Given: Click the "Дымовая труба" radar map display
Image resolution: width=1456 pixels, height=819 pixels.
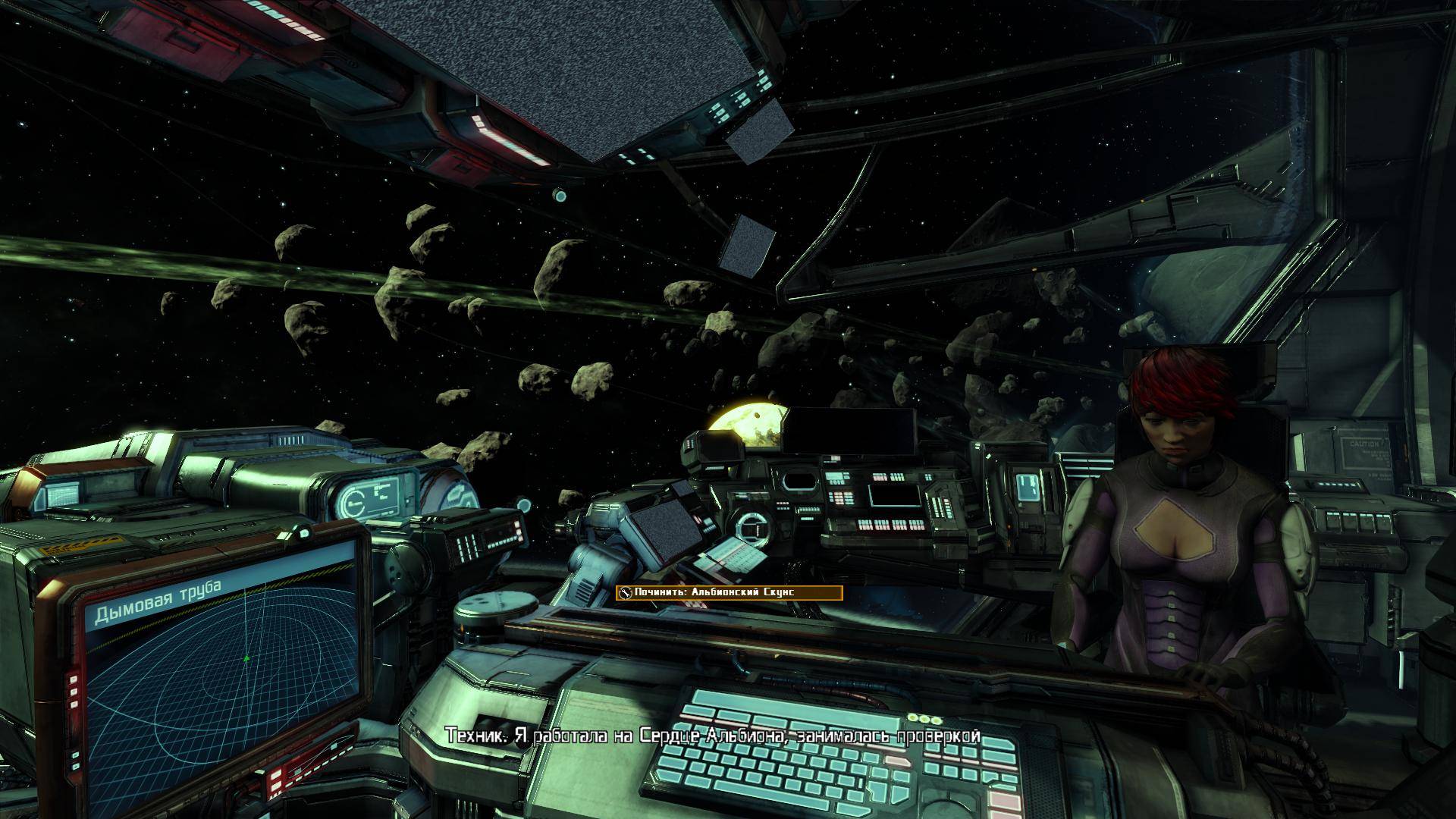Looking at the screenshot, I should pos(221,667).
